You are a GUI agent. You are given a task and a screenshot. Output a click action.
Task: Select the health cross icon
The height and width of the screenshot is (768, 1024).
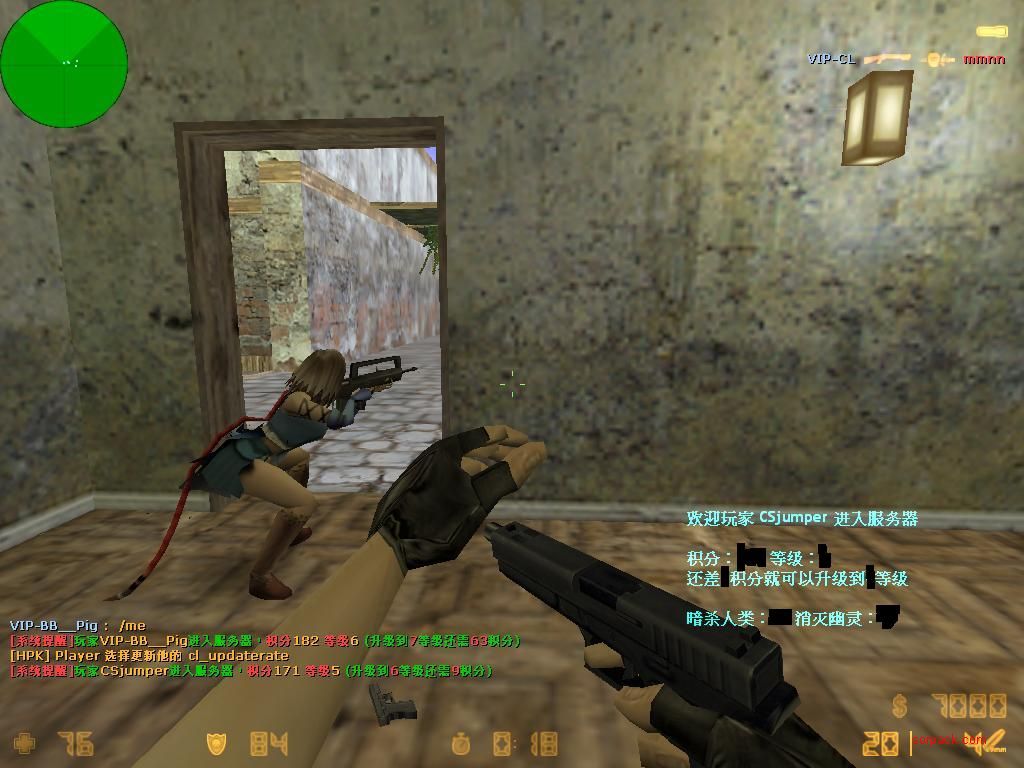coord(23,744)
